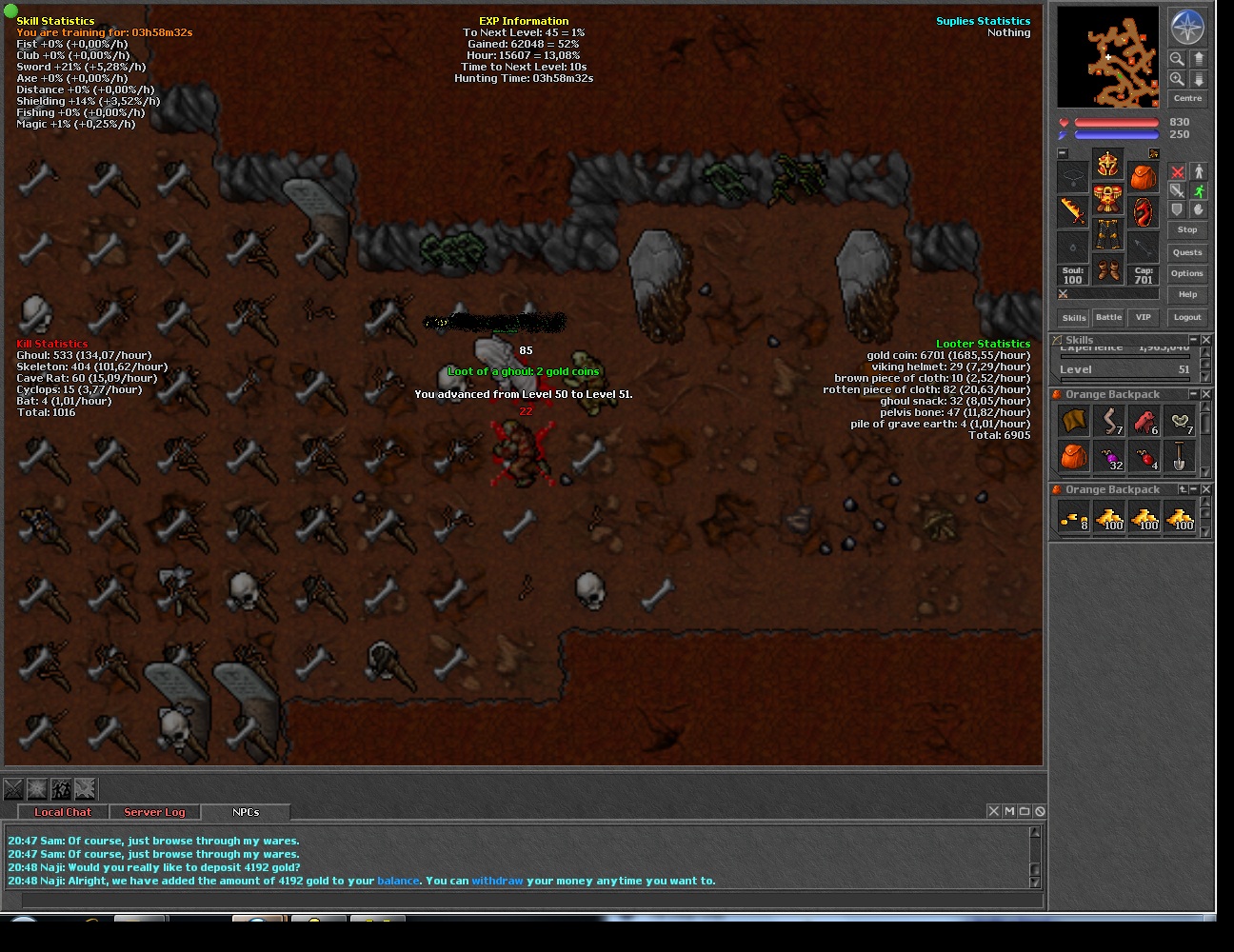Toggle the Battle list window
The height and width of the screenshot is (952, 1234).
tap(1108, 317)
